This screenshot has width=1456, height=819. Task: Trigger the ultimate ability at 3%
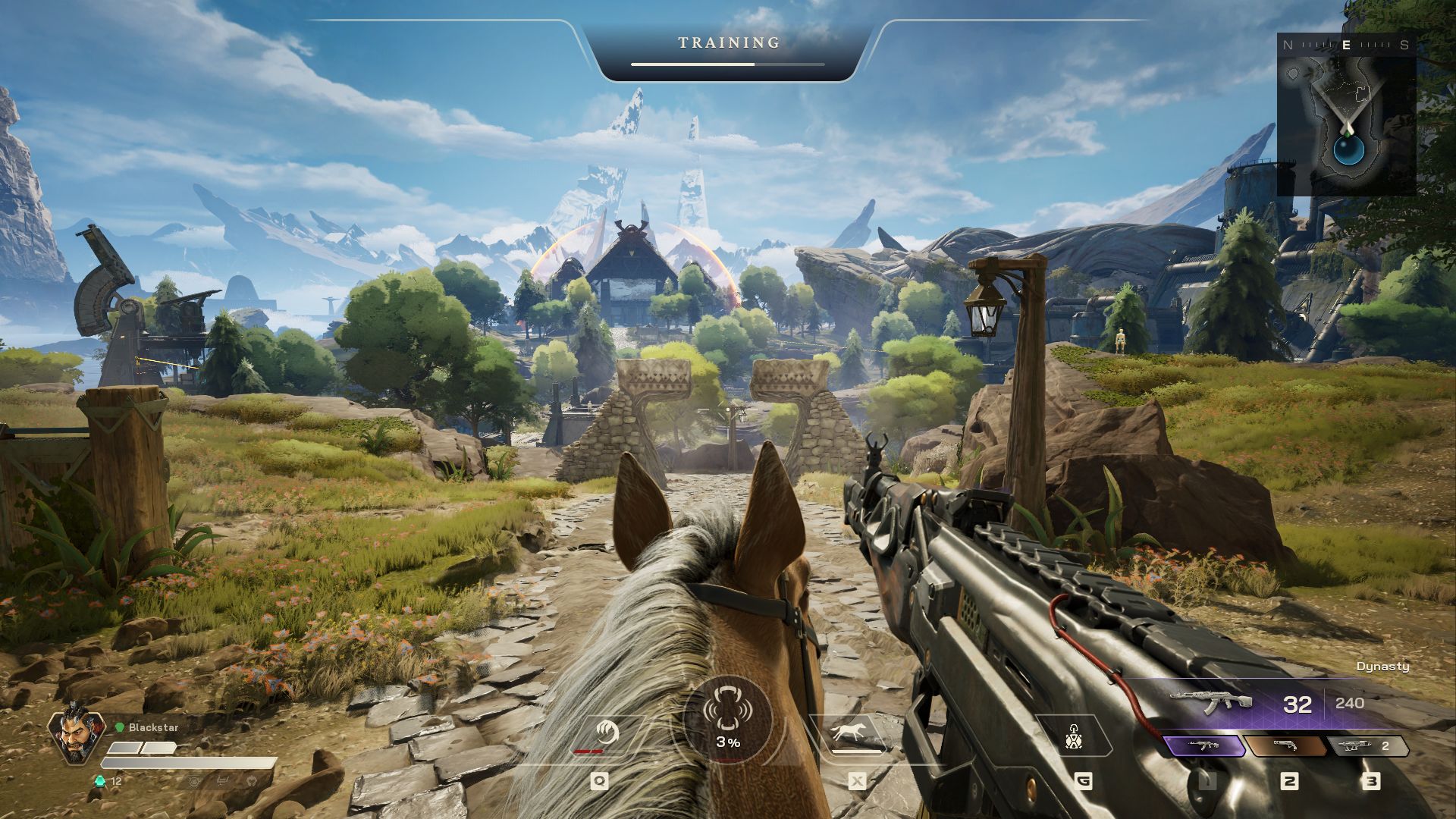pyautogui.click(x=728, y=719)
